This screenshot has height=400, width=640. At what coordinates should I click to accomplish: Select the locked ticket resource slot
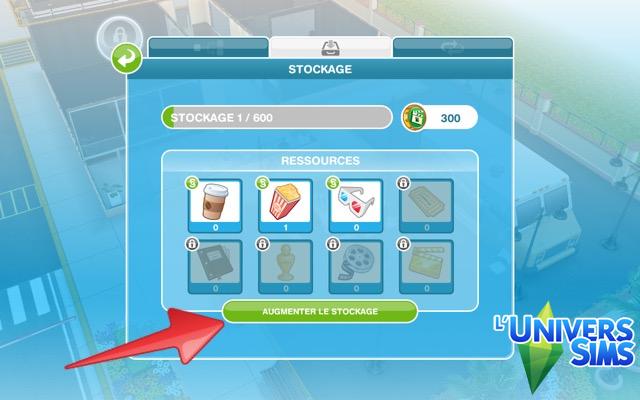426,203
